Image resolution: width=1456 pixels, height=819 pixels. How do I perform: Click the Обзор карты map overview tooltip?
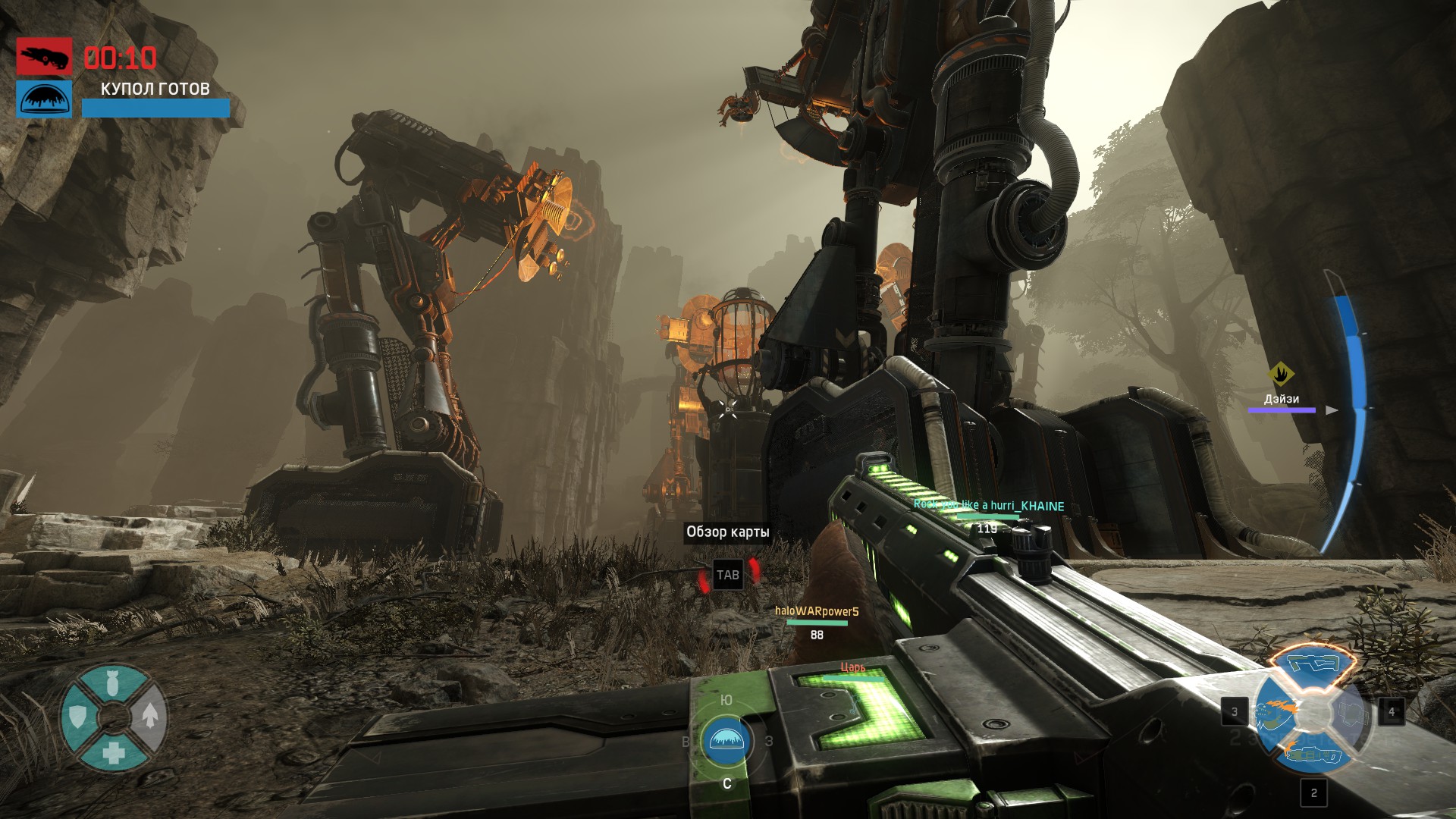pyautogui.click(x=727, y=532)
